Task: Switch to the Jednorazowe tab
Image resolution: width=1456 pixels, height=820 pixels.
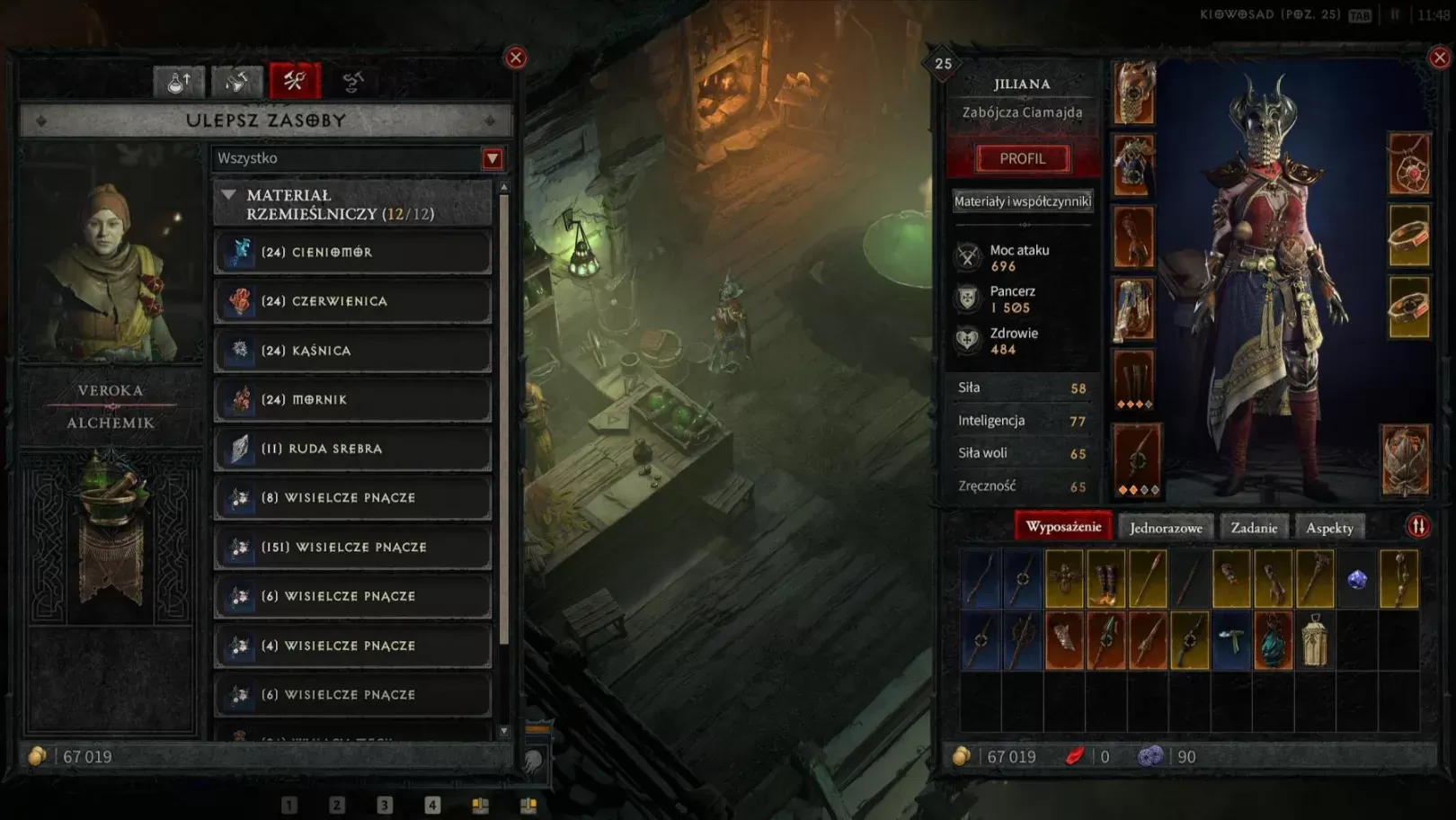Action: [x=1166, y=528]
